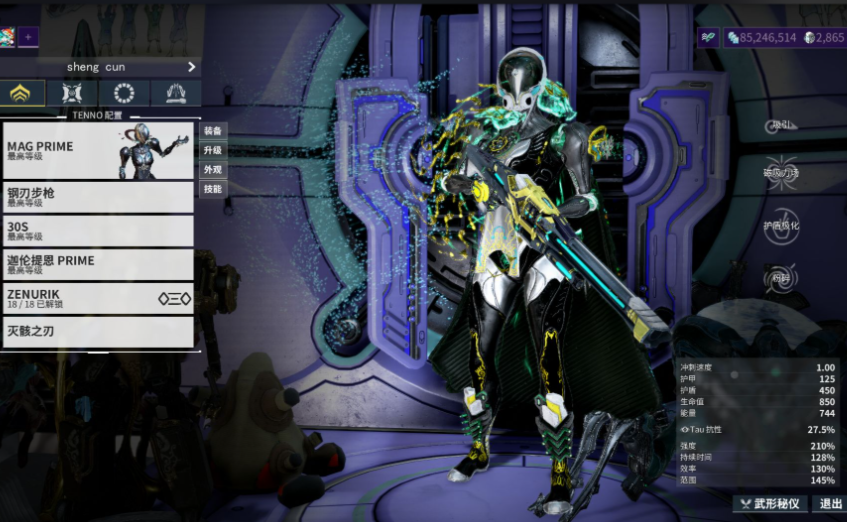The height and width of the screenshot is (522, 847).
Task: Open the 装备 (Equip) button
Action: [213, 131]
